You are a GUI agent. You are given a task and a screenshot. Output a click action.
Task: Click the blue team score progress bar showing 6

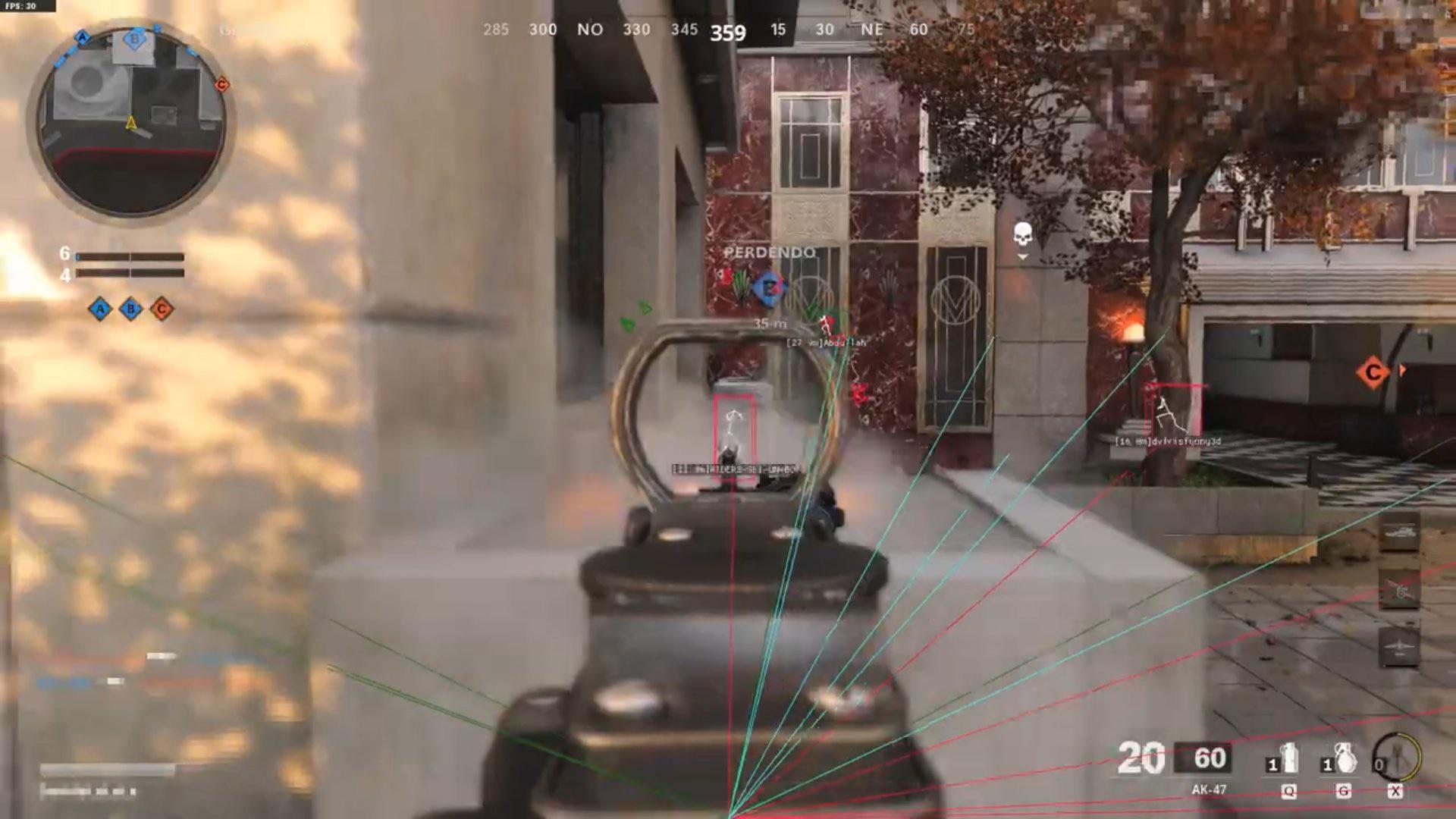pos(130,256)
